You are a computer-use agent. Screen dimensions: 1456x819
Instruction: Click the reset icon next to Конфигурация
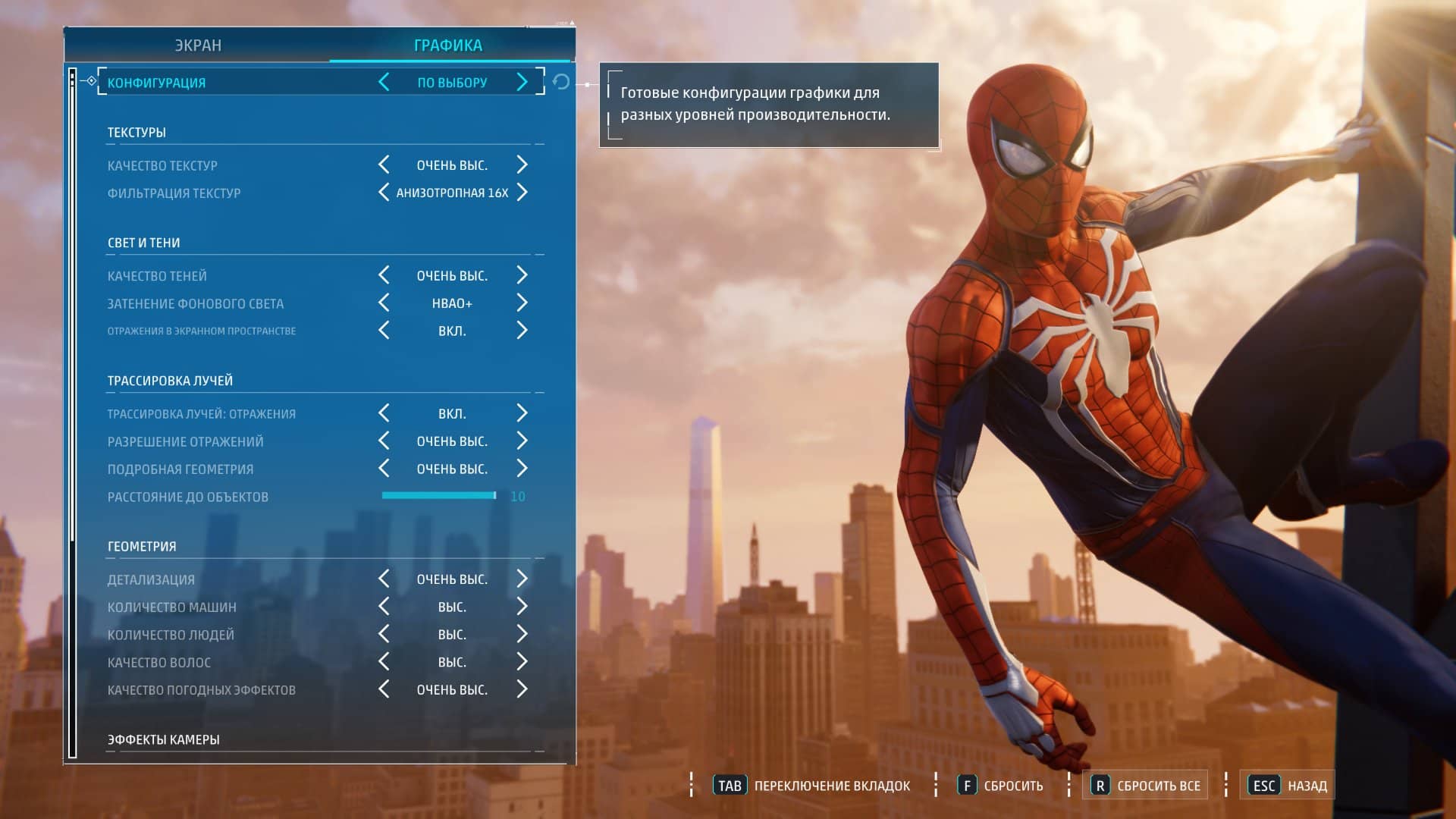click(x=561, y=83)
